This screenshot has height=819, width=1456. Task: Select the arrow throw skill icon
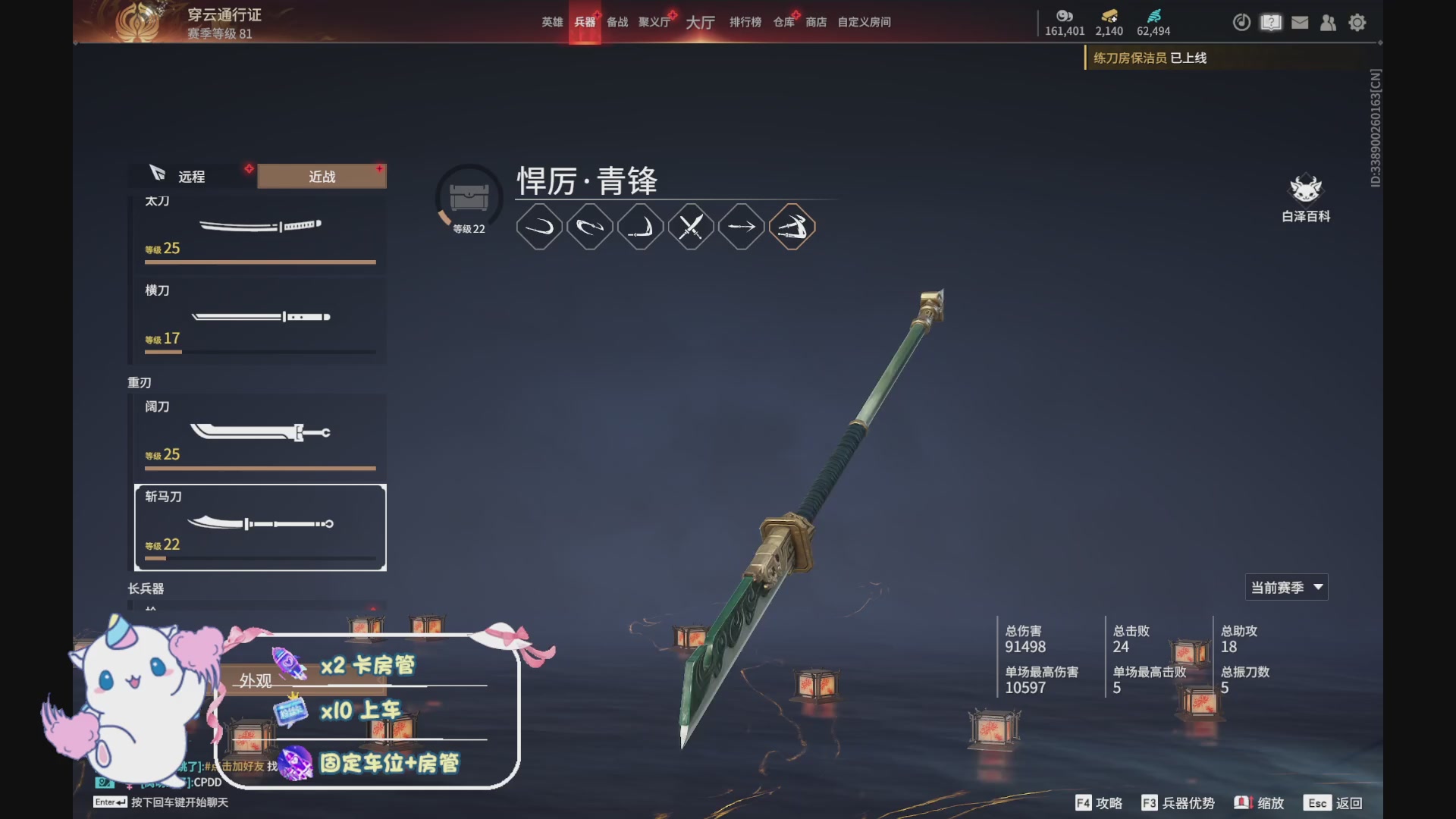(x=741, y=226)
